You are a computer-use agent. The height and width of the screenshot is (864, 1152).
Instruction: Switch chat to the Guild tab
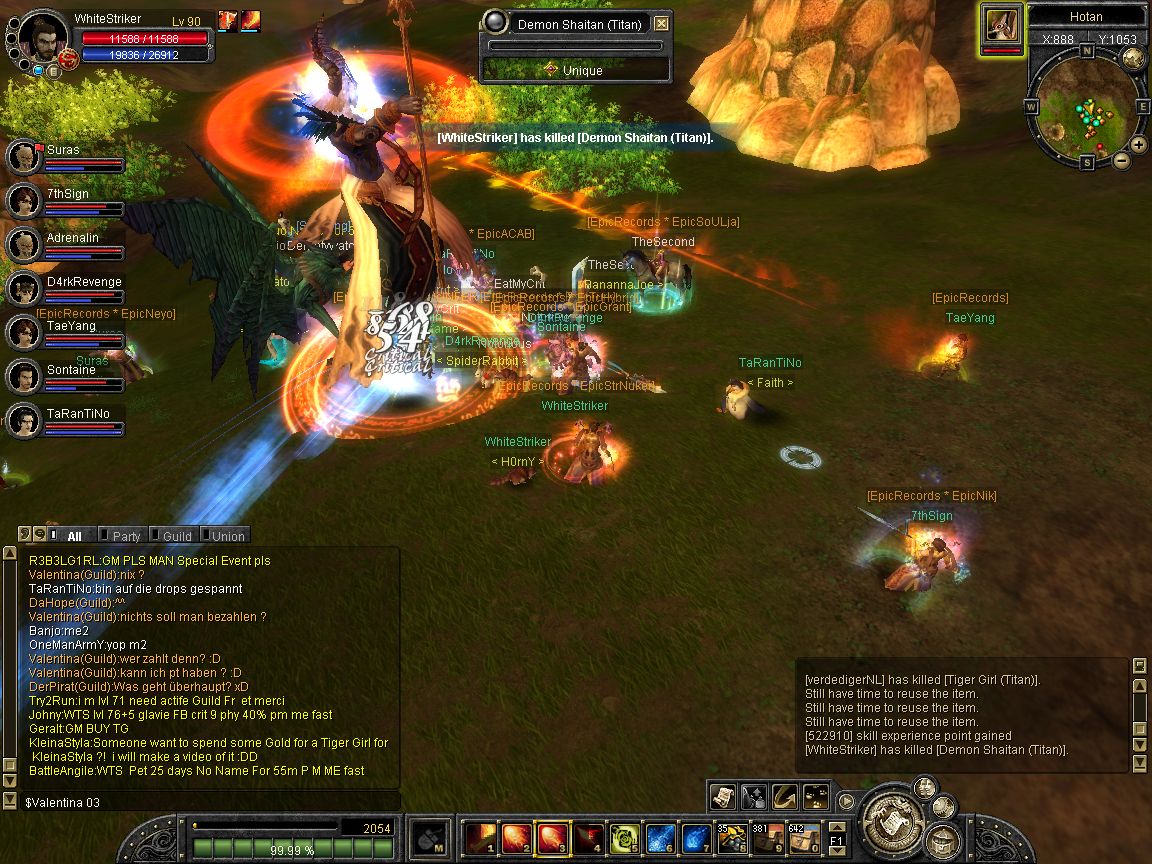(x=176, y=536)
